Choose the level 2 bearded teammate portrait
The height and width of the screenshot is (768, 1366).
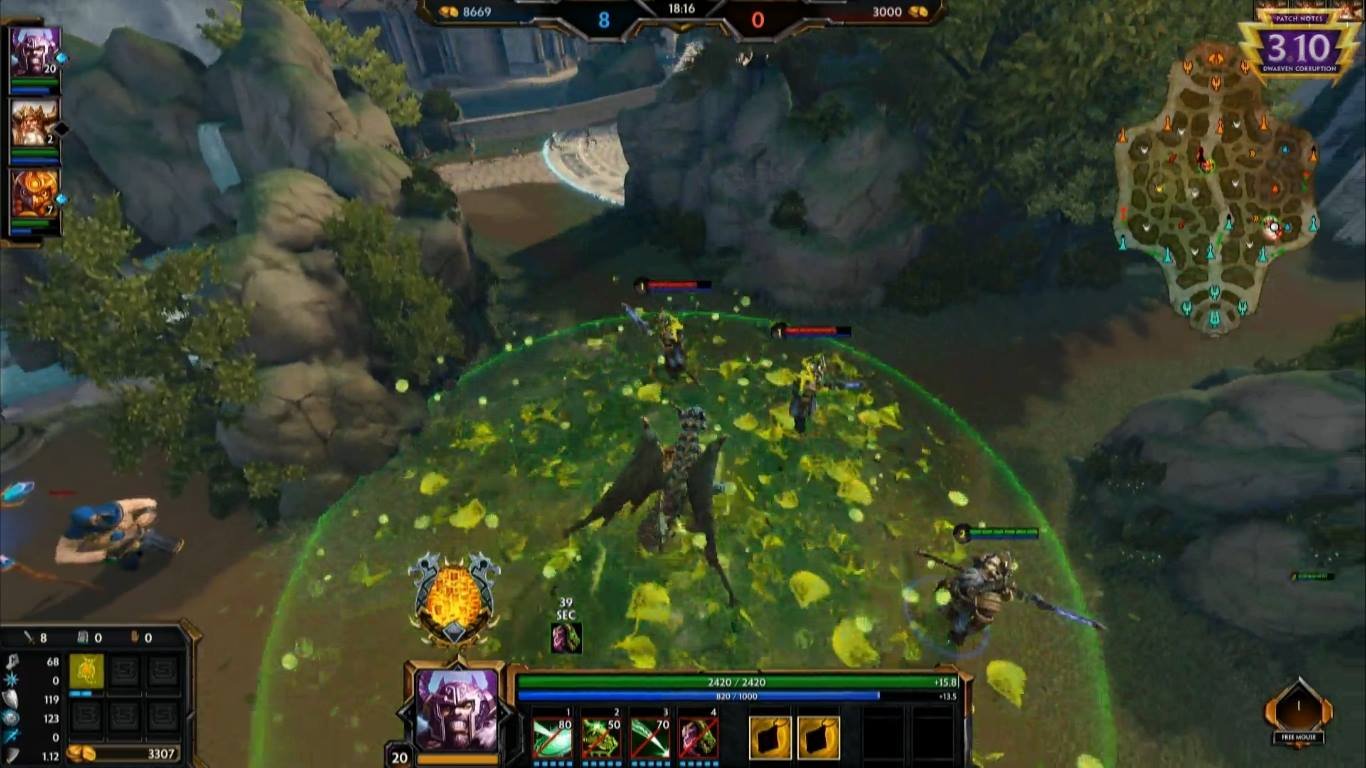click(x=35, y=122)
